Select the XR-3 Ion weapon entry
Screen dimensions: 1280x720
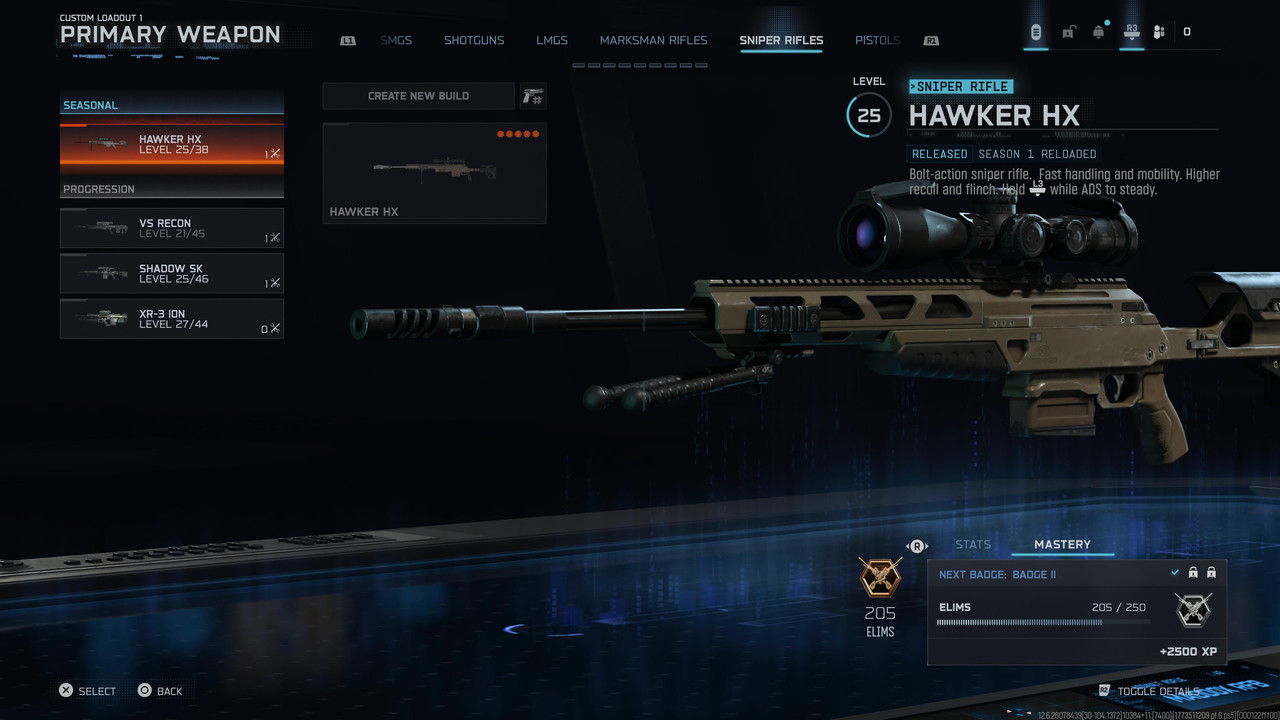(x=172, y=319)
